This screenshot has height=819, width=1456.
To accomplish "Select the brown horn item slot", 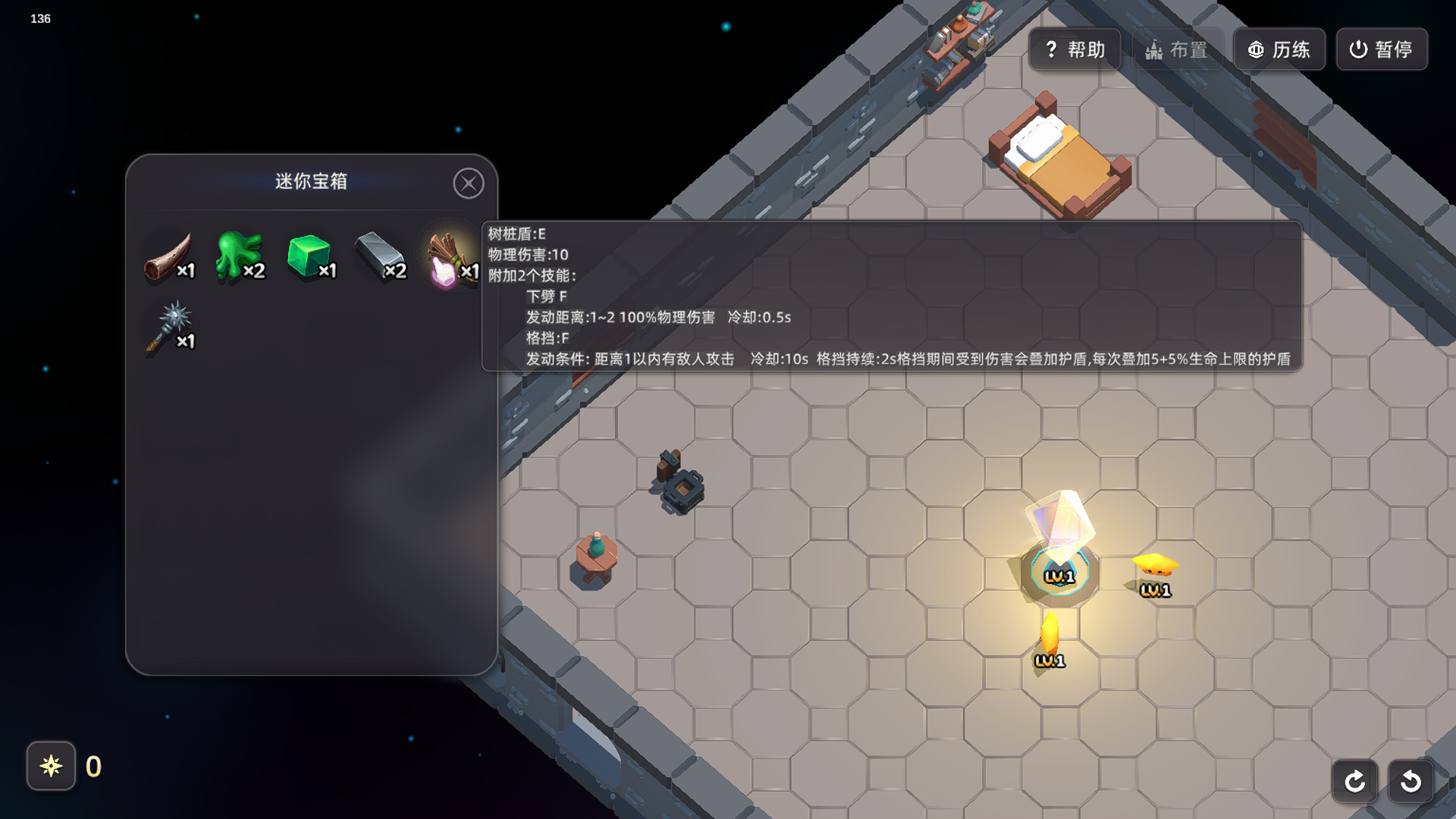I will [168, 257].
